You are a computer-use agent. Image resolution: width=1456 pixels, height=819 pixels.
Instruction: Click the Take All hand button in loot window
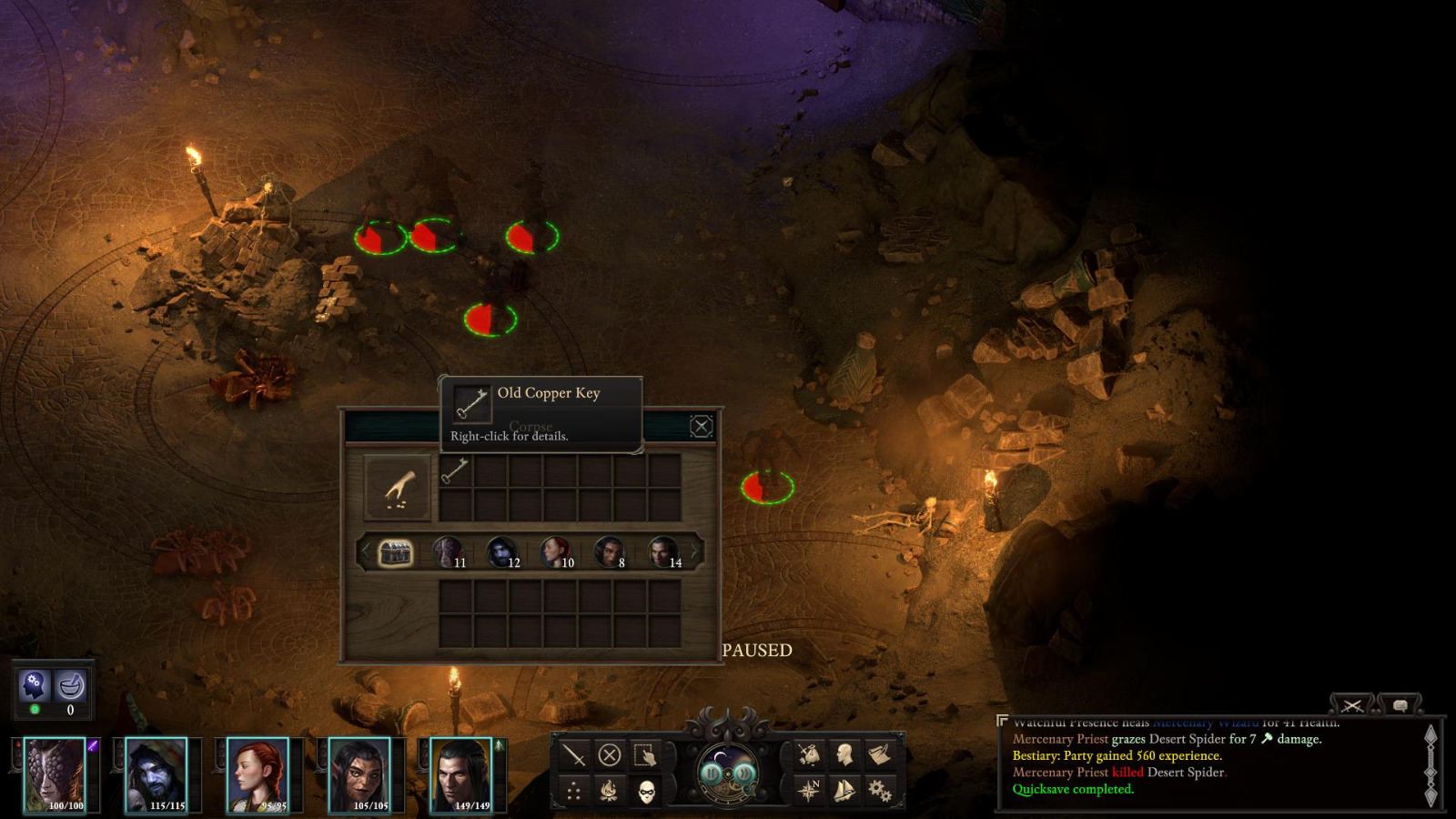tap(398, 482)
